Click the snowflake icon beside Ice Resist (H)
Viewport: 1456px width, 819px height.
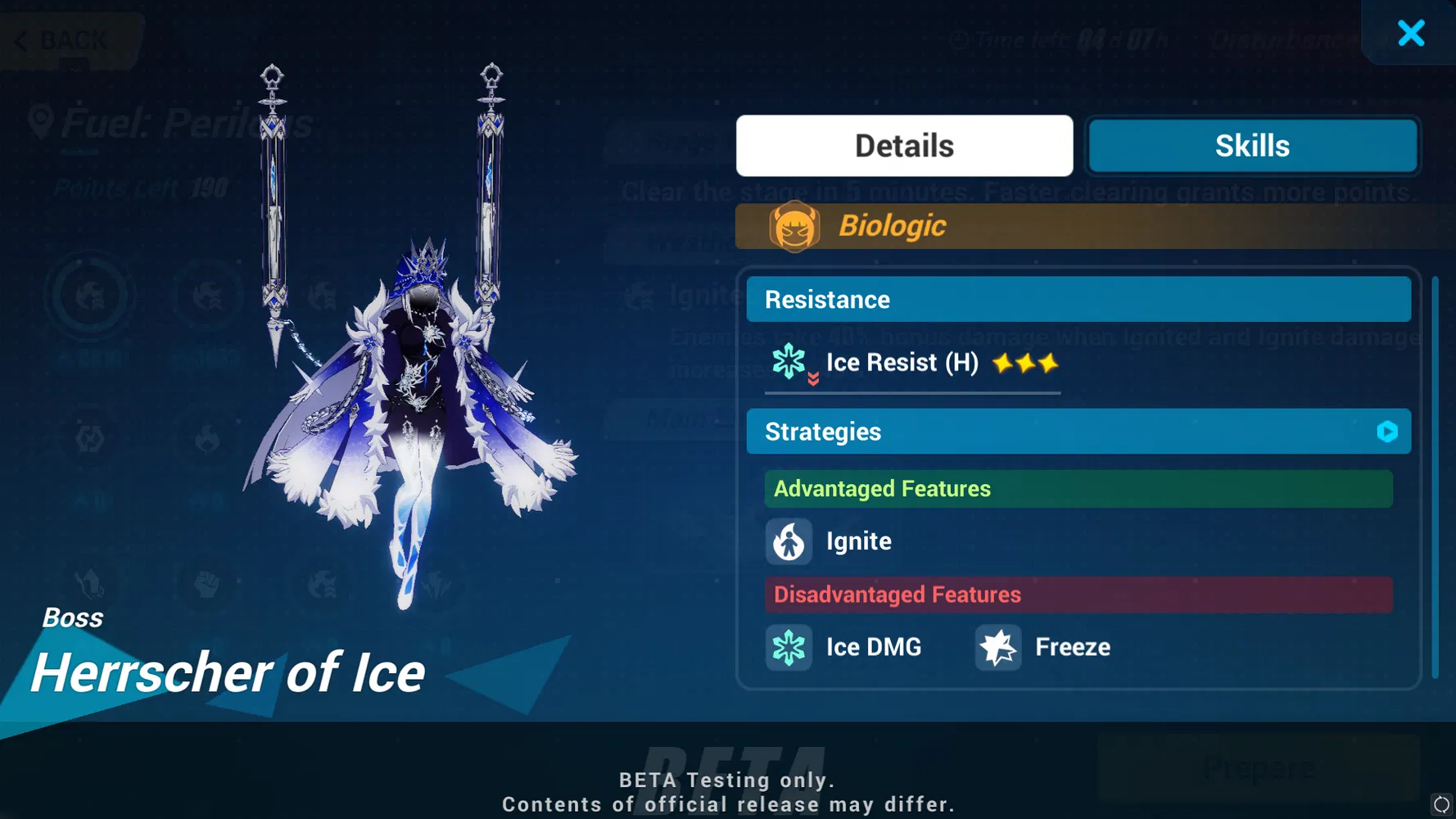[x=787, y=360]
